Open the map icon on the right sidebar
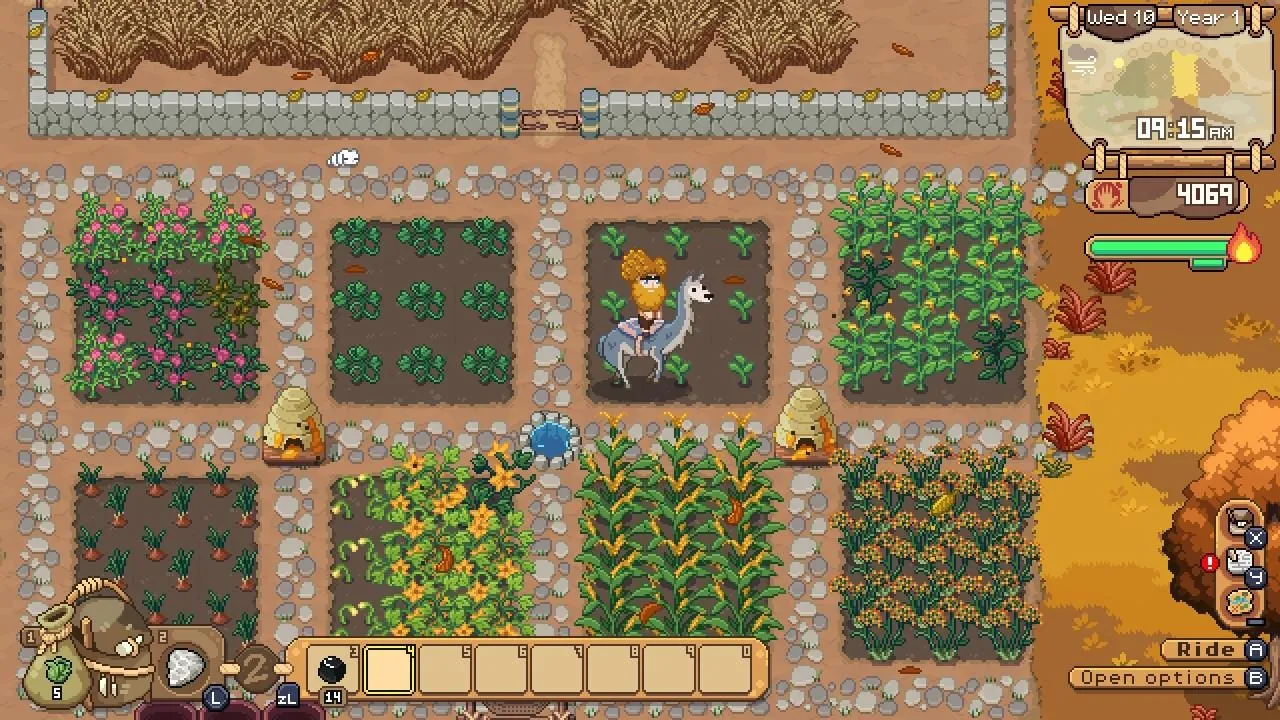Viewport: 1280px width, 720px height. pyautogui.click(x=1241, y=600)
